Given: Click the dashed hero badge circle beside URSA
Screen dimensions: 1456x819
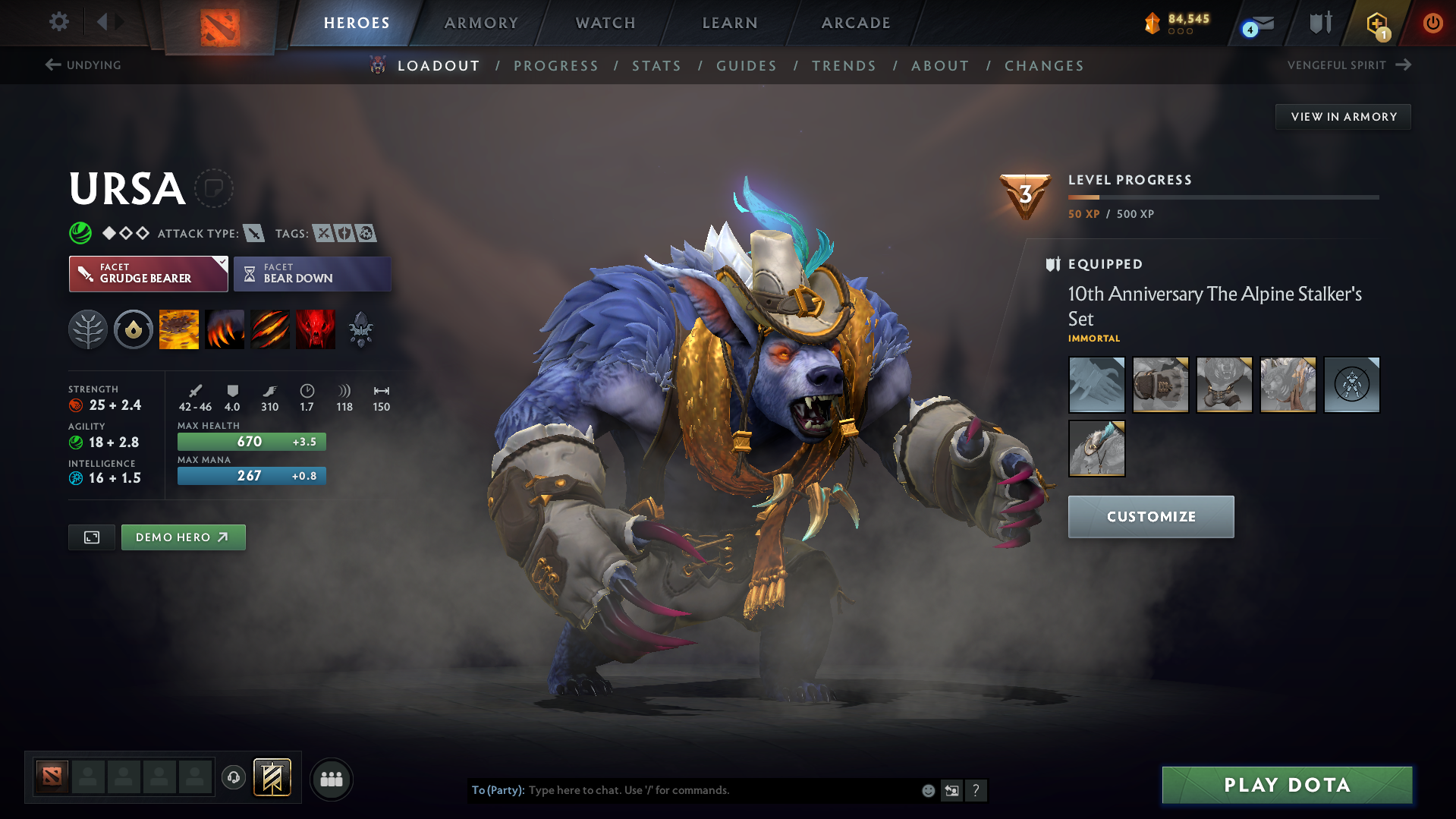Looking at the screenshot, I should pos(215,188).
